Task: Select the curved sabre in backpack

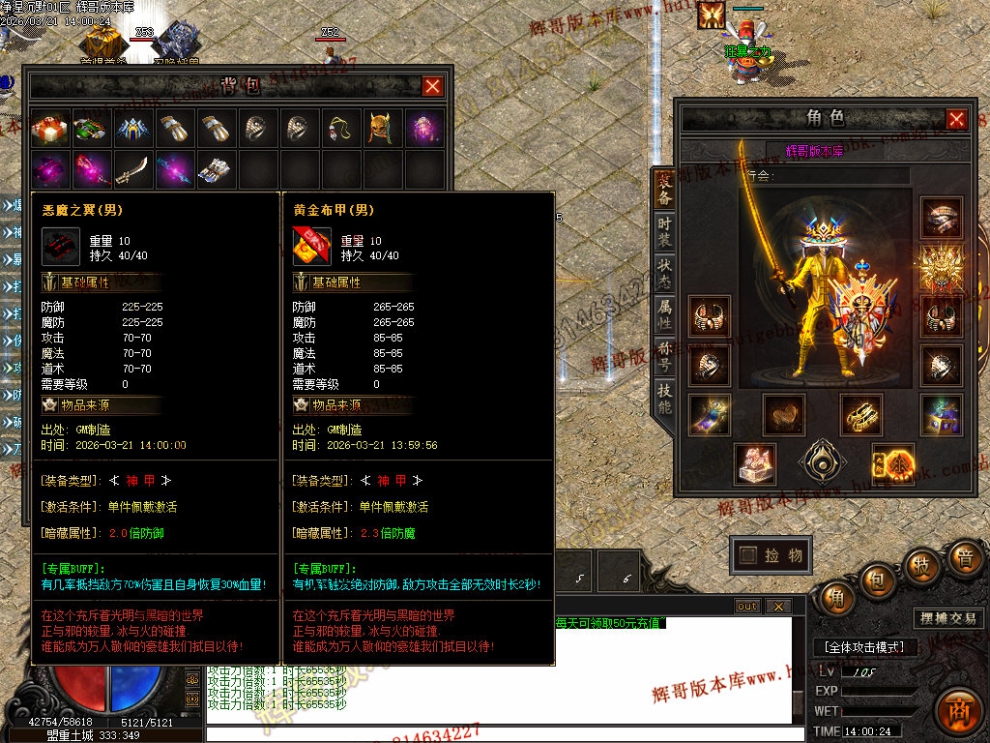Action: [133, 169]
